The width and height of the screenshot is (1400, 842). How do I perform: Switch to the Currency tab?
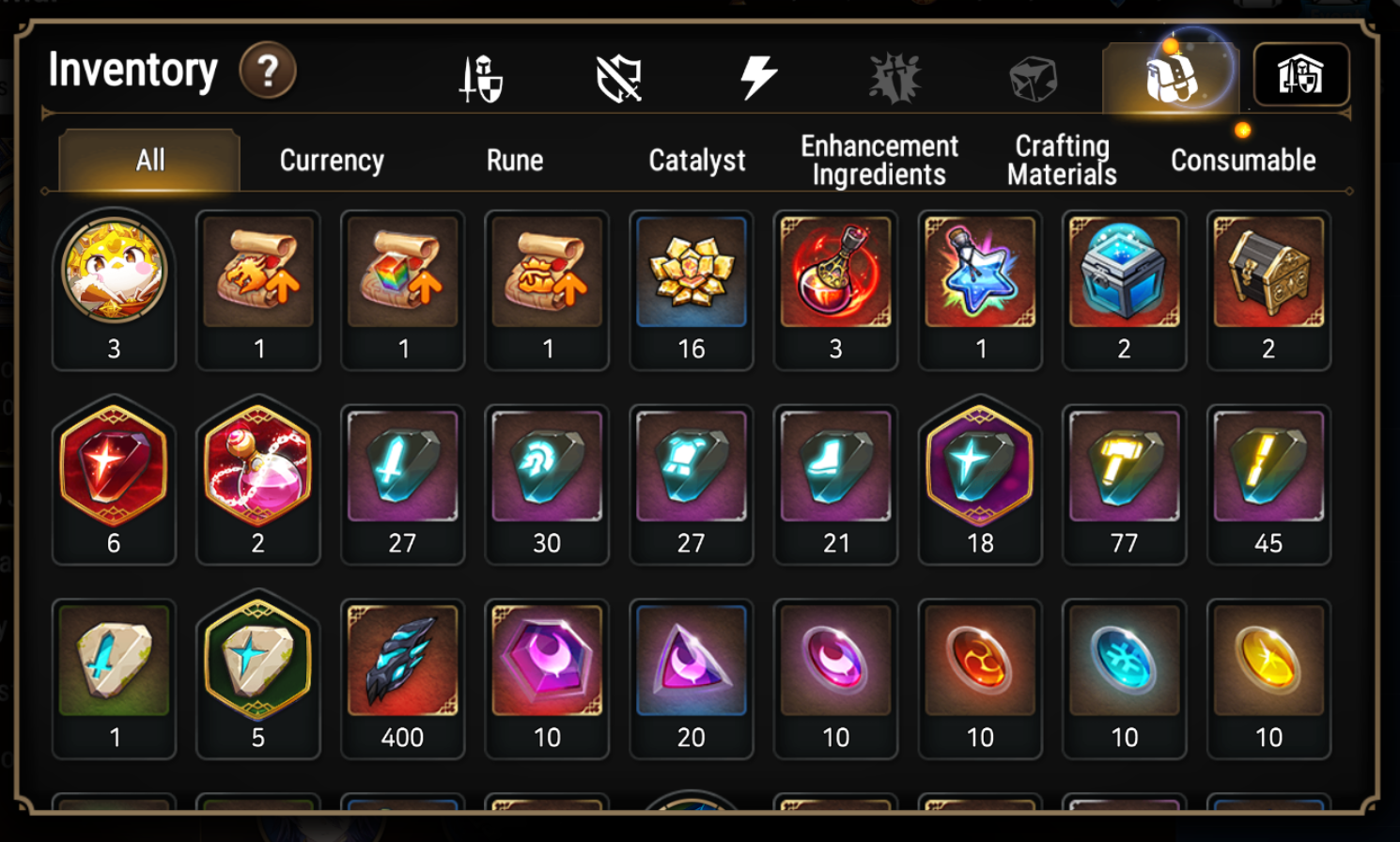(330, 160)
